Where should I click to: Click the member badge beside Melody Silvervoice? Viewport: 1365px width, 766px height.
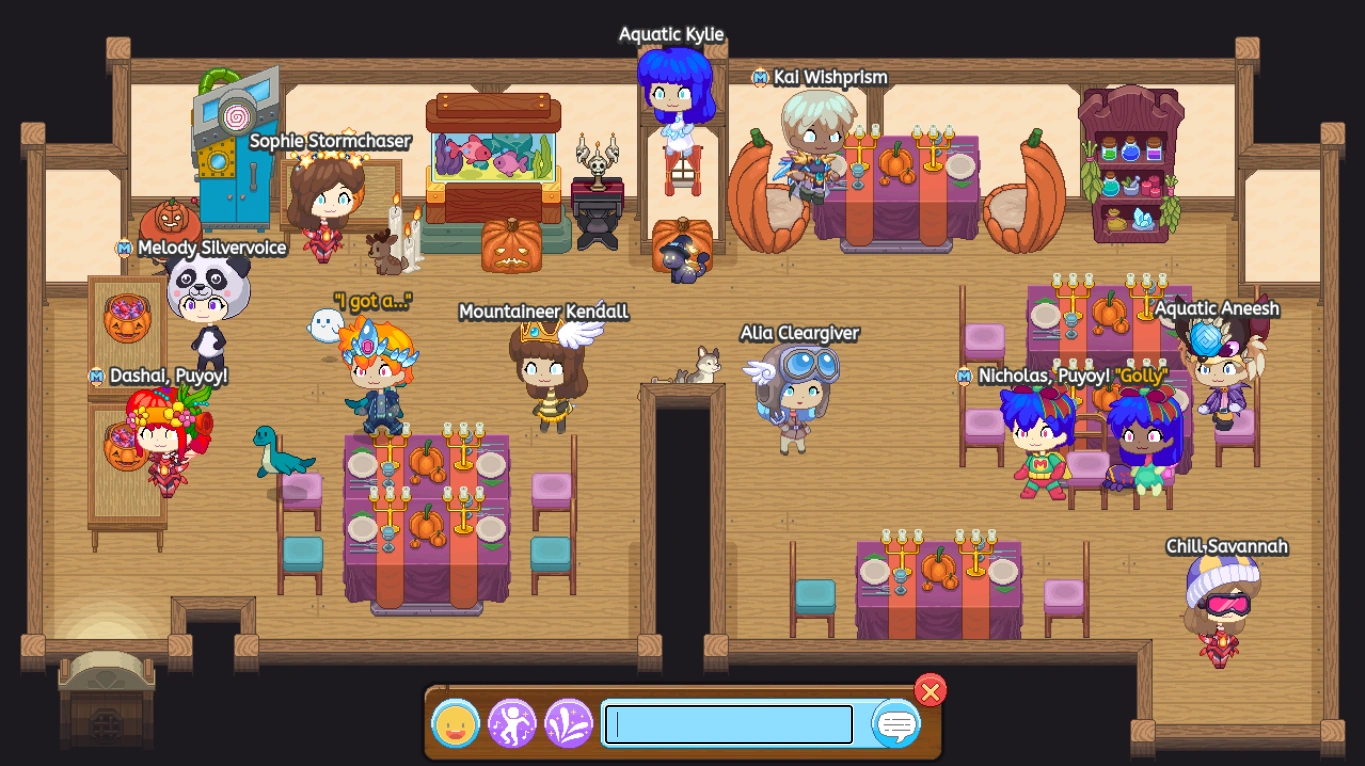point(126,247)
